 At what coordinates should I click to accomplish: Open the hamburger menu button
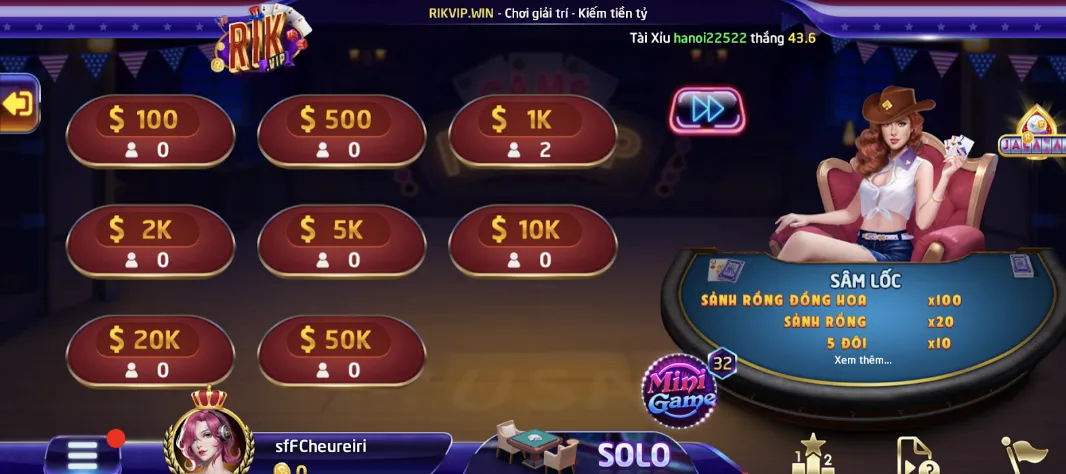82,456
